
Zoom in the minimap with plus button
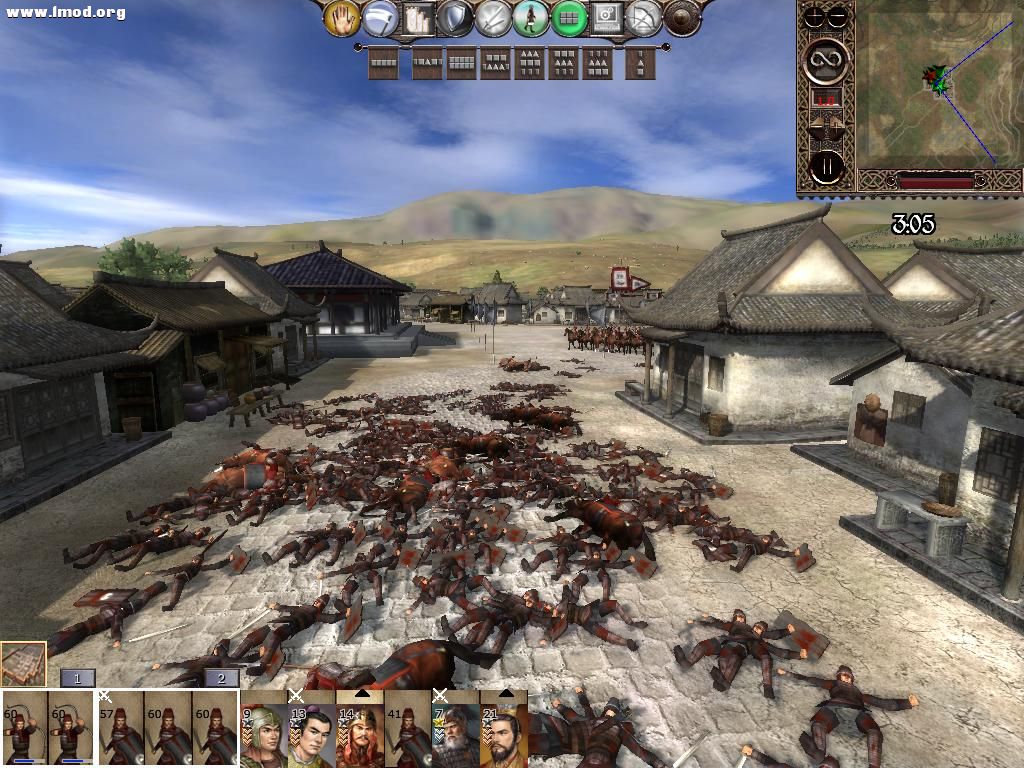[x=817, y=15]
